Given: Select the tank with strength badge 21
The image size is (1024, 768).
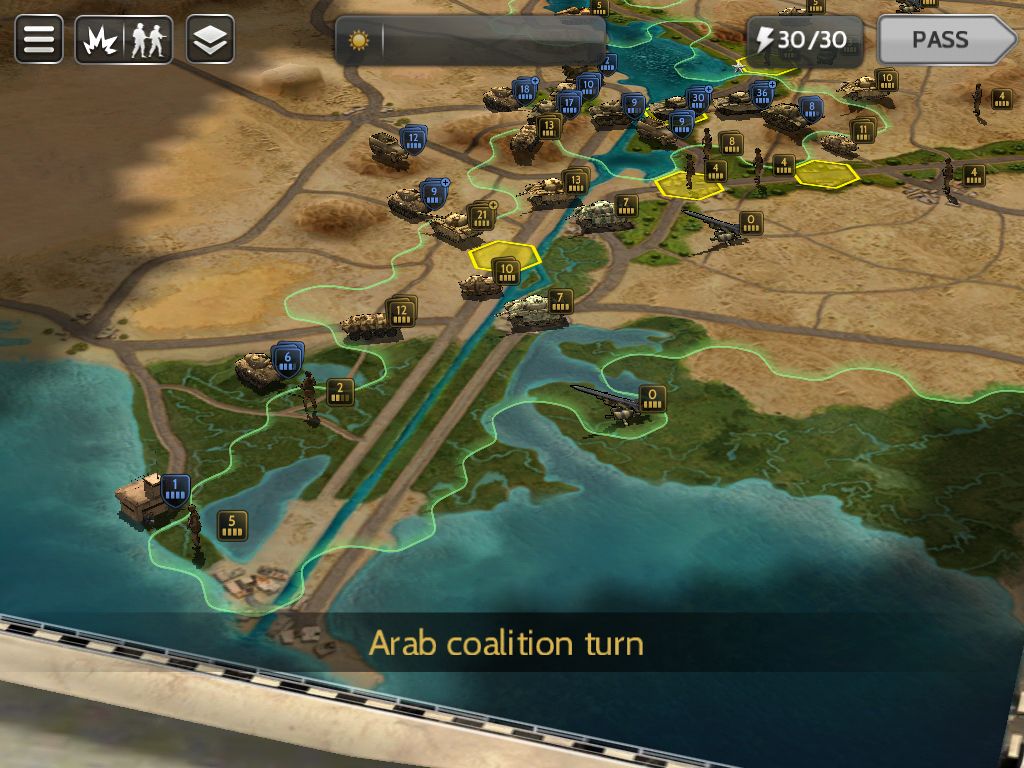Looking at the screenshot, I should [x=455, y=228].
